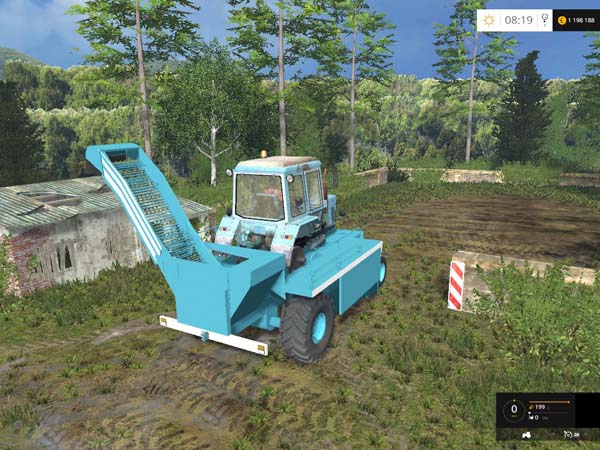Image resolution: width=600 pixels, height=450 pixels.
Task: Click the gold coin money icon
Action: point(562,19)
